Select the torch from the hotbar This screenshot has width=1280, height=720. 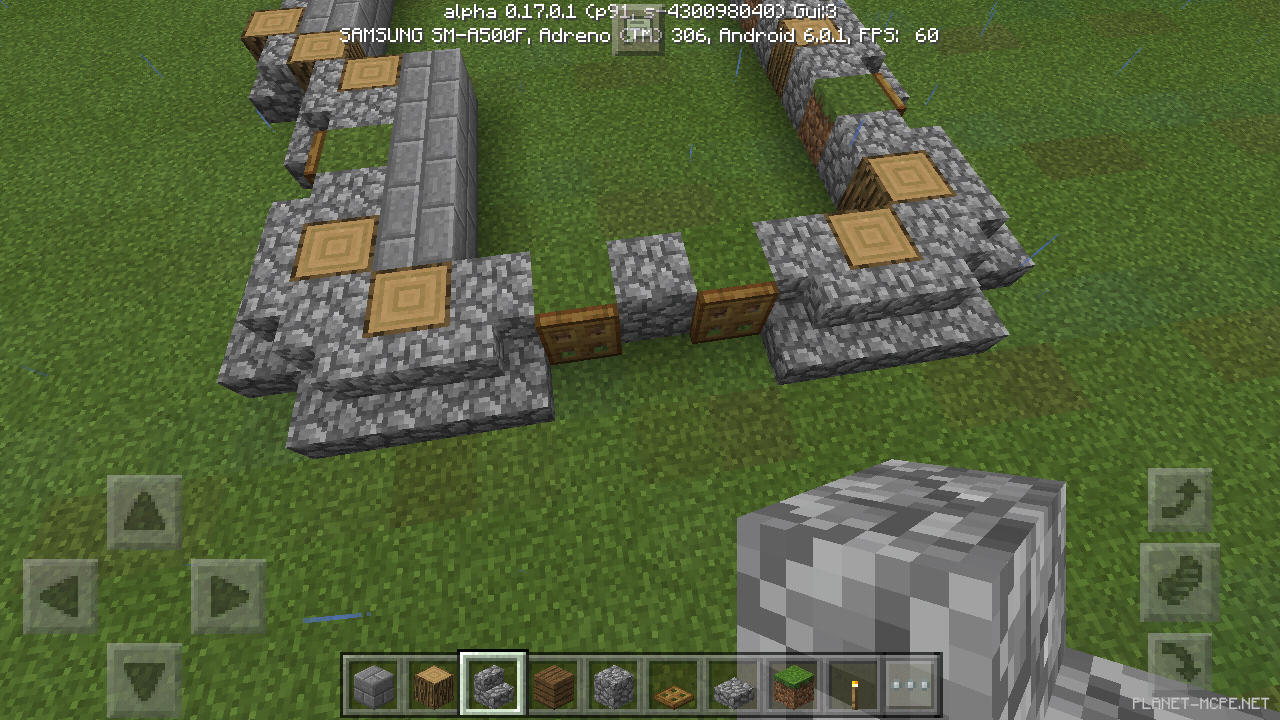(x=853, y=685)
